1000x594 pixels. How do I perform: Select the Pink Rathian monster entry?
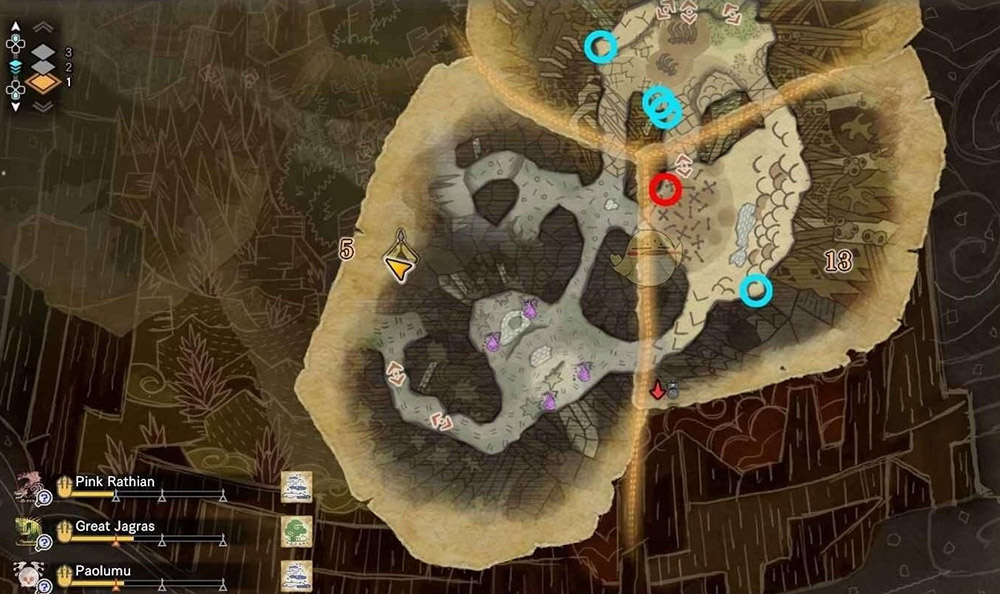115,482
